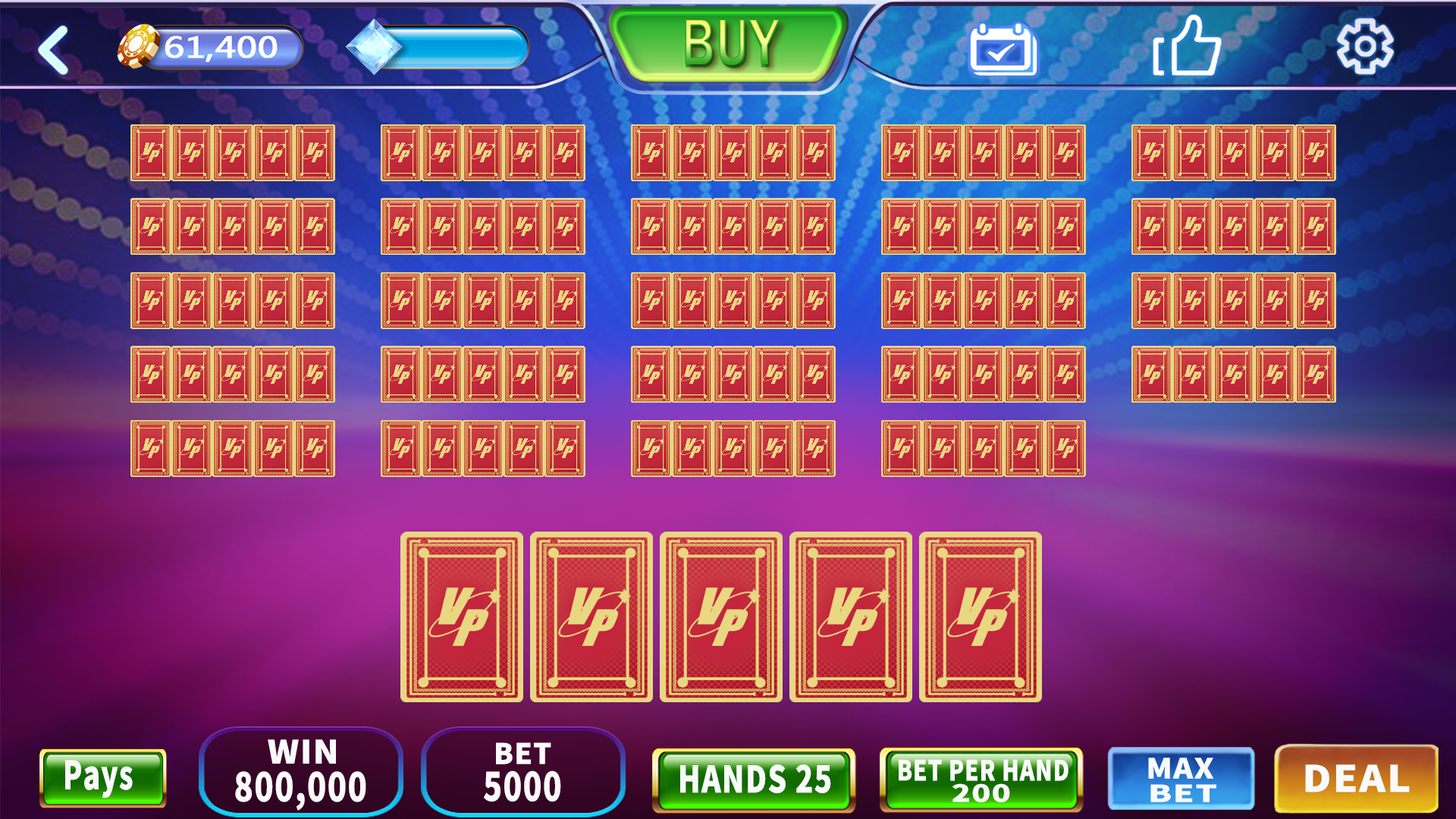Viewport: 1456px width, 819px height.
Task: Toggle hold on the fourth large card
Action: (851, 618)
